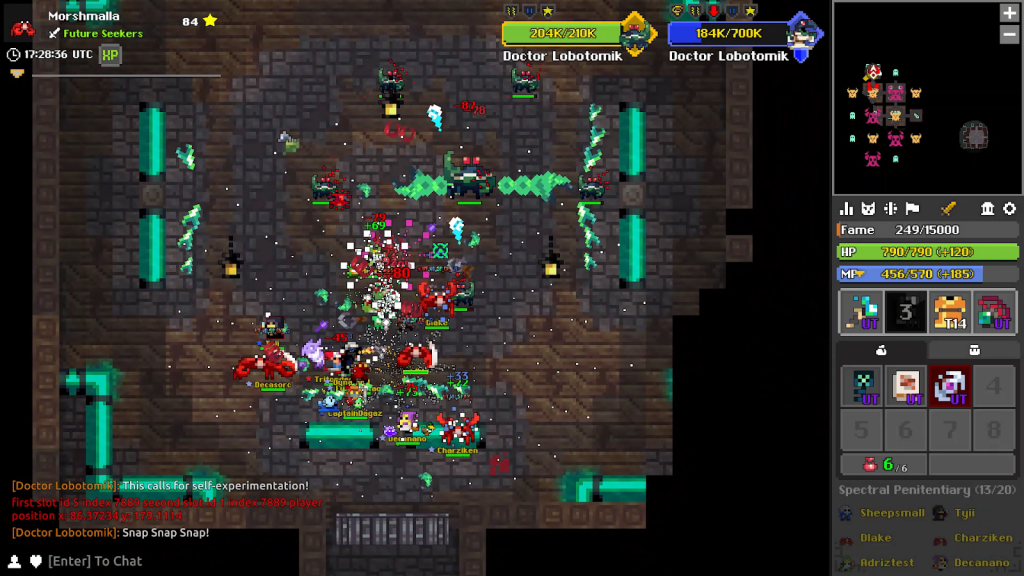Viewport: 1024px width, 576px height.
Task: Select the equipped UT weapon slot
Action: 861,313
